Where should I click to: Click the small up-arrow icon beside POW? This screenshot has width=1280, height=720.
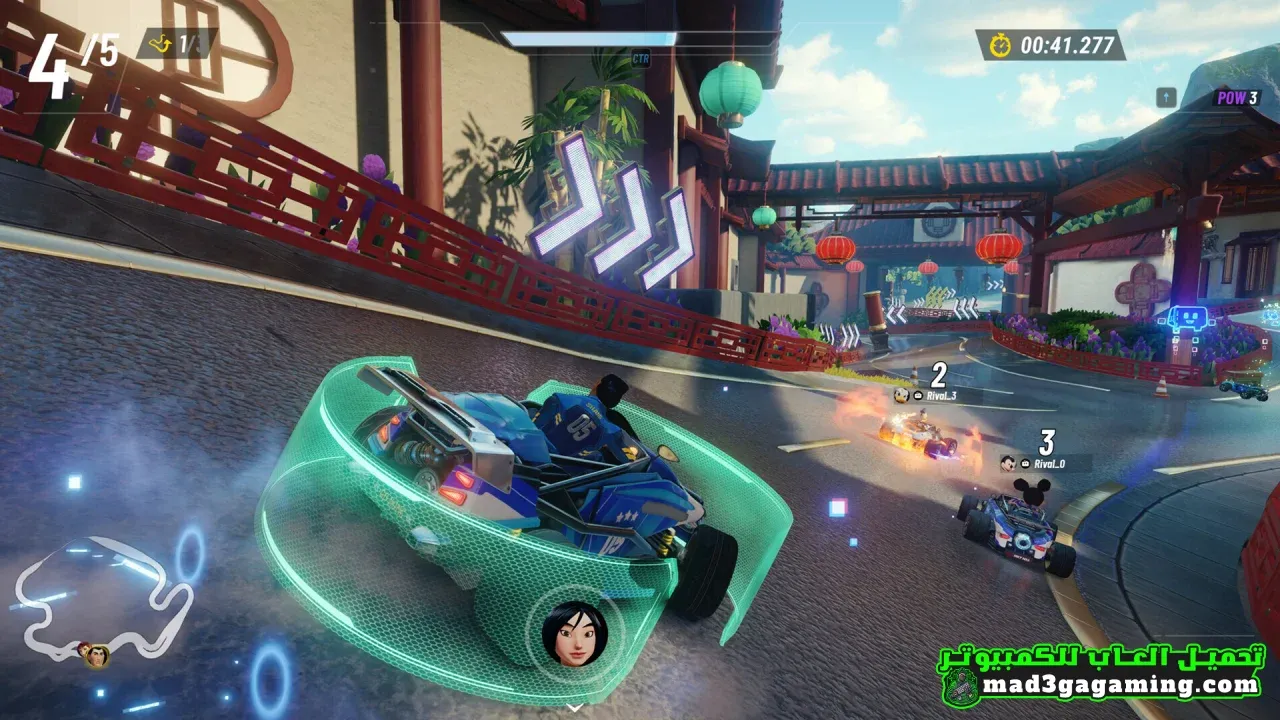(1166, 97)
